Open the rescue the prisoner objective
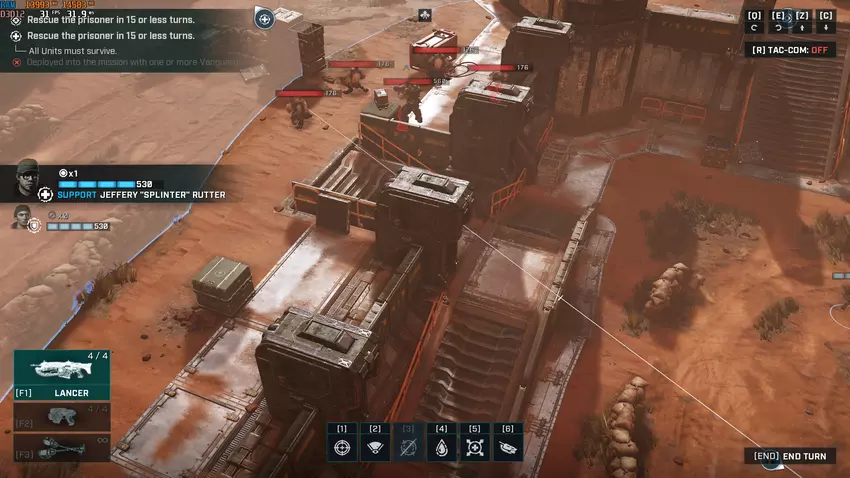The image size is (850, 478). [x=110, y=19]
